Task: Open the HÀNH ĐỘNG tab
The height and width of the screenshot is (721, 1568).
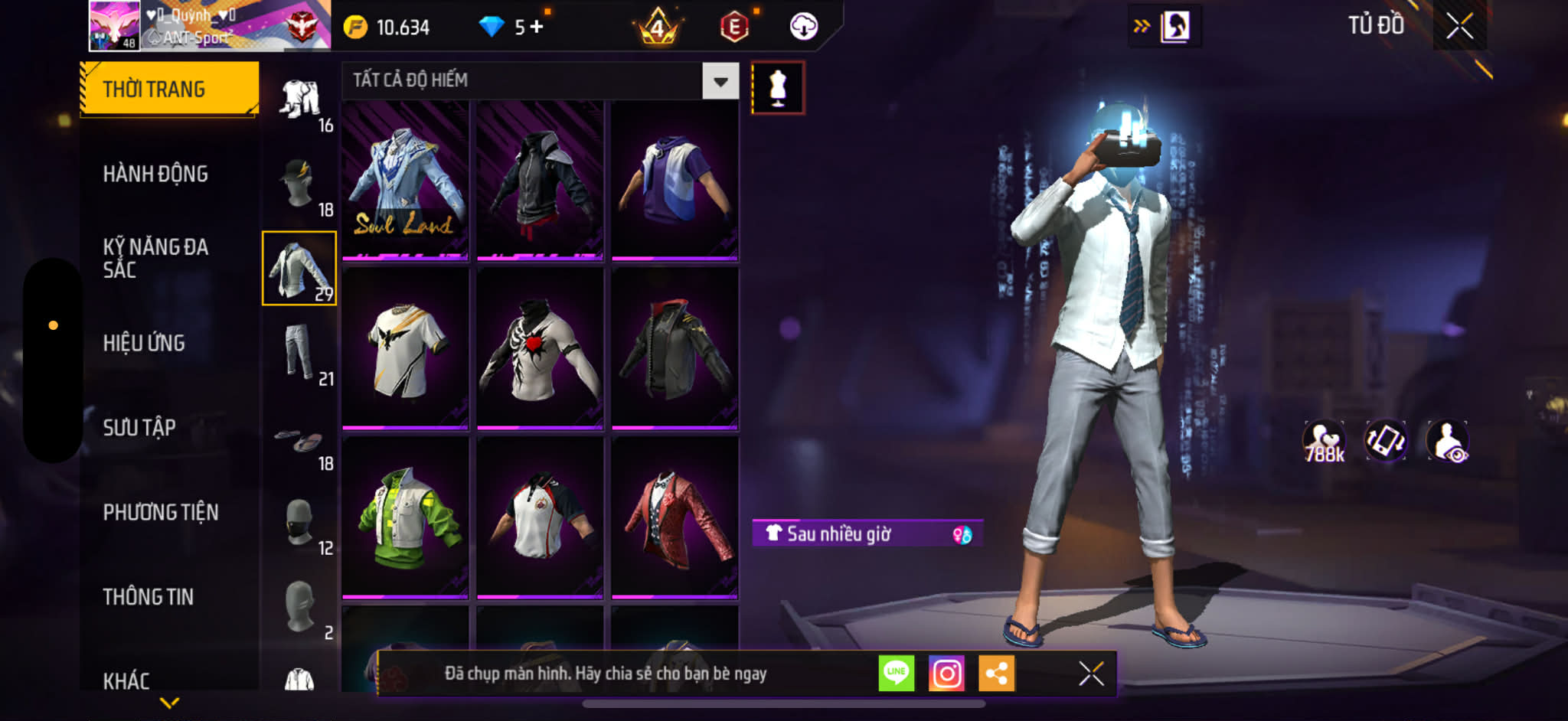Action: pyautogui.click(x=155, y=174)
